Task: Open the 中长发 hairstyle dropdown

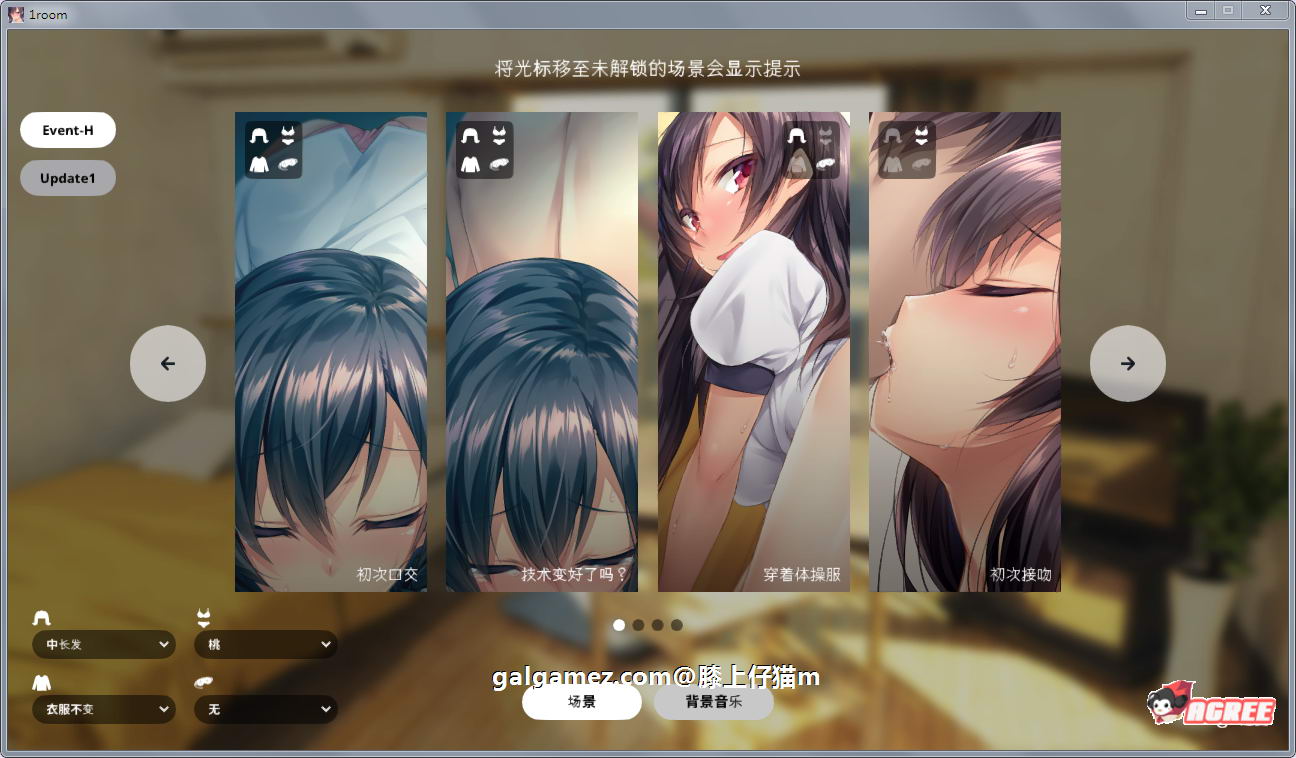Action: click(x=103, y=644)
